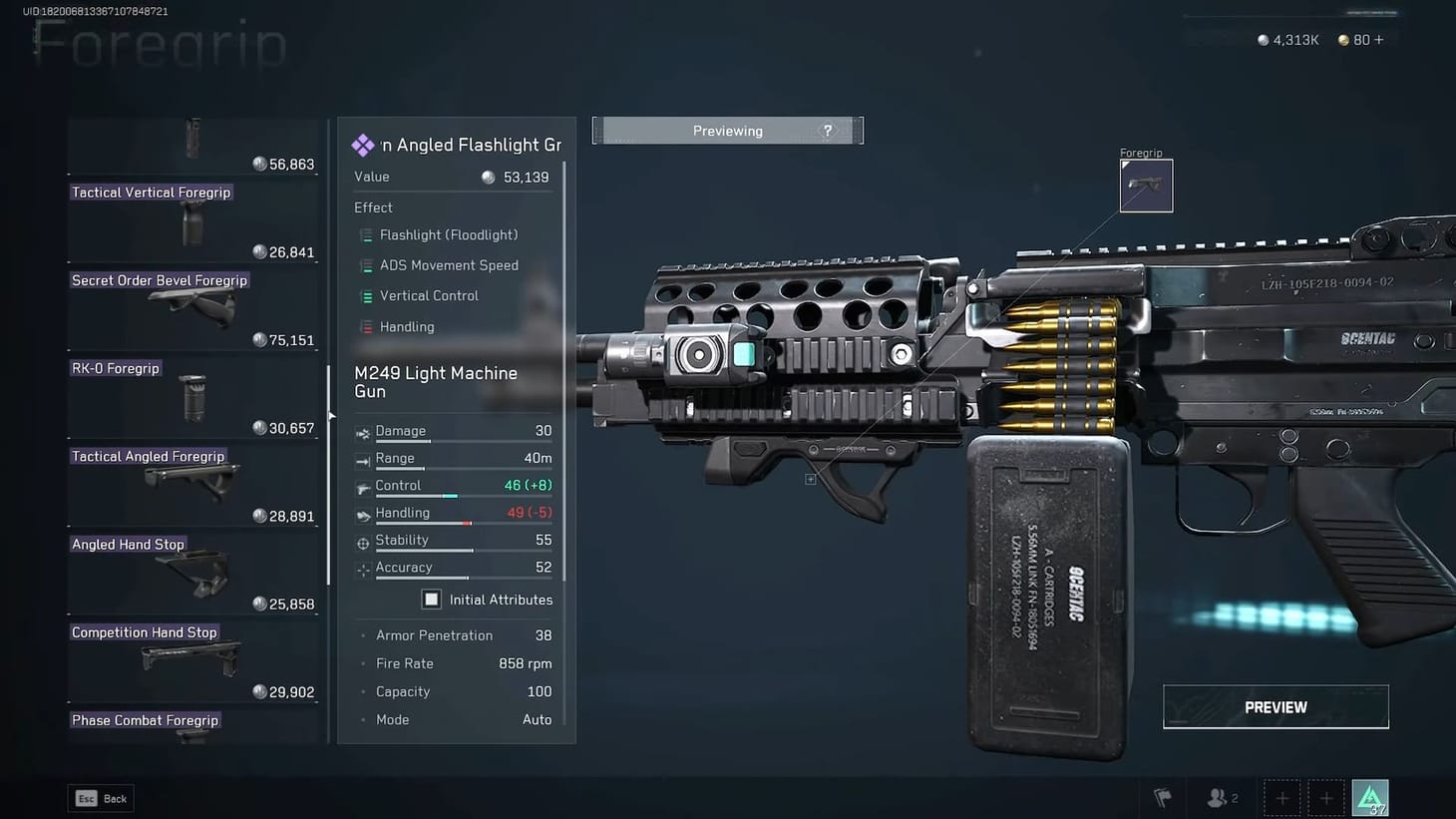Screen dimensions: 1456x819
Task: Switch to the Previewing header tab
Action: [727, 130]
